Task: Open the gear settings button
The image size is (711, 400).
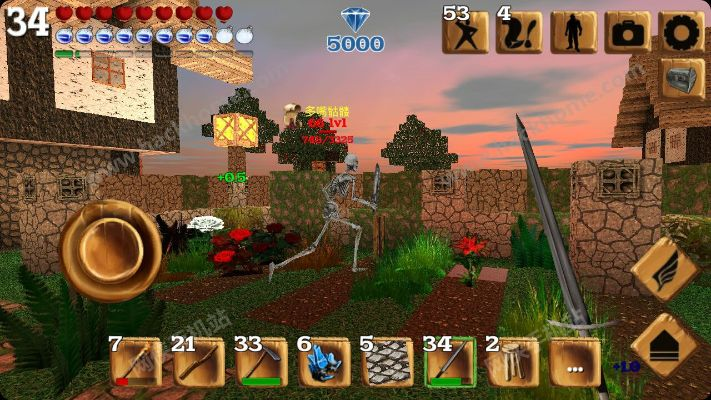Action: (682, 32)
